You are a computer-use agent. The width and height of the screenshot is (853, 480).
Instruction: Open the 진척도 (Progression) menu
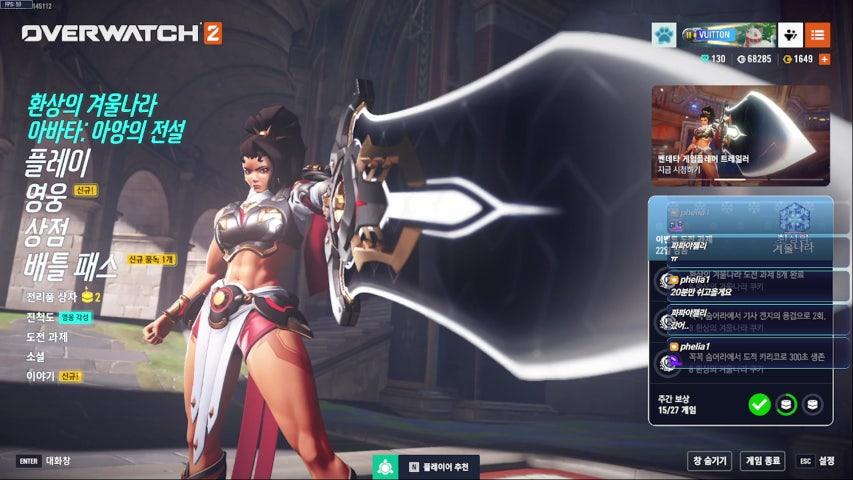(42, 316)
